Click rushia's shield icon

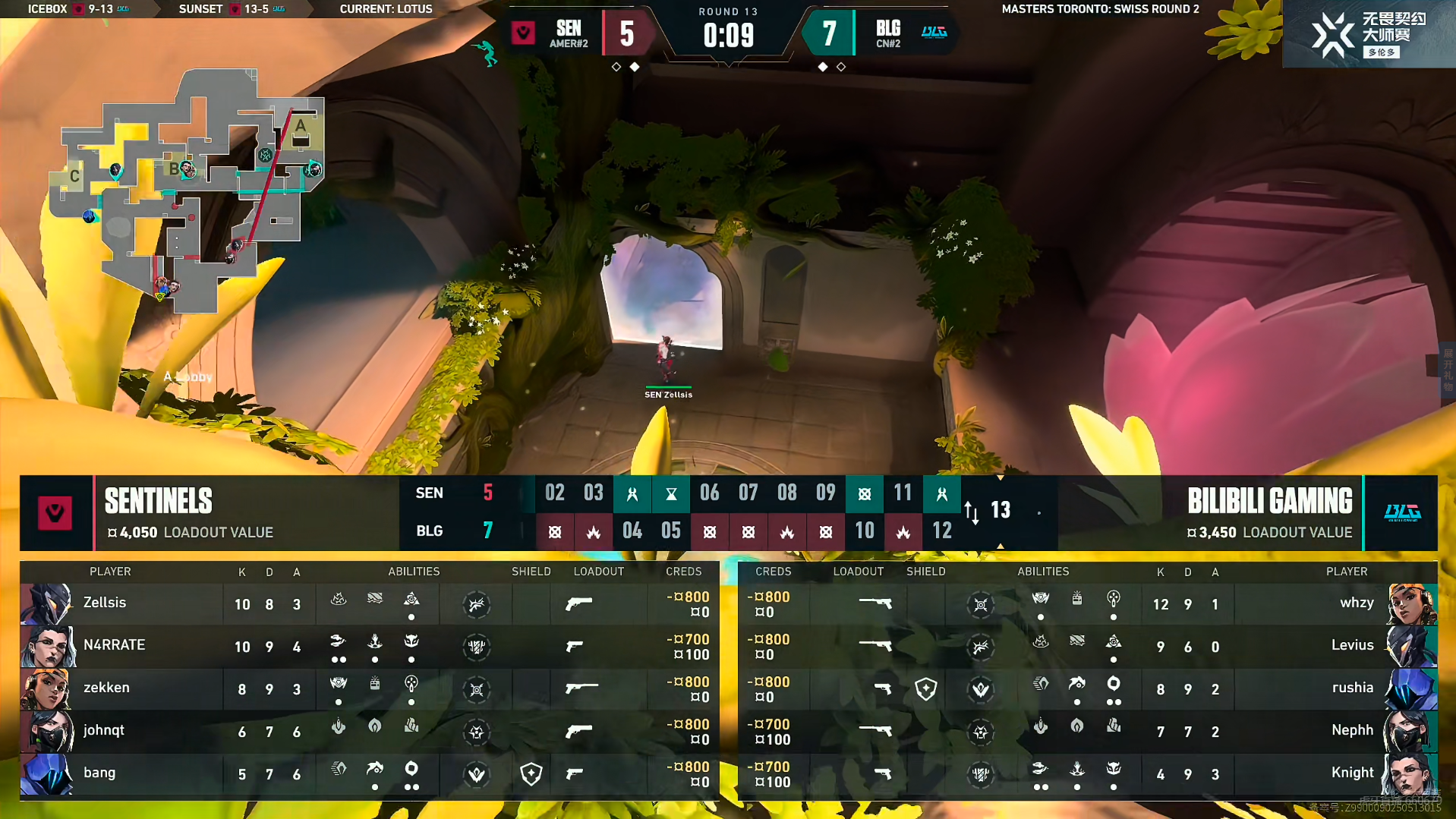click(x=925, y=689)
